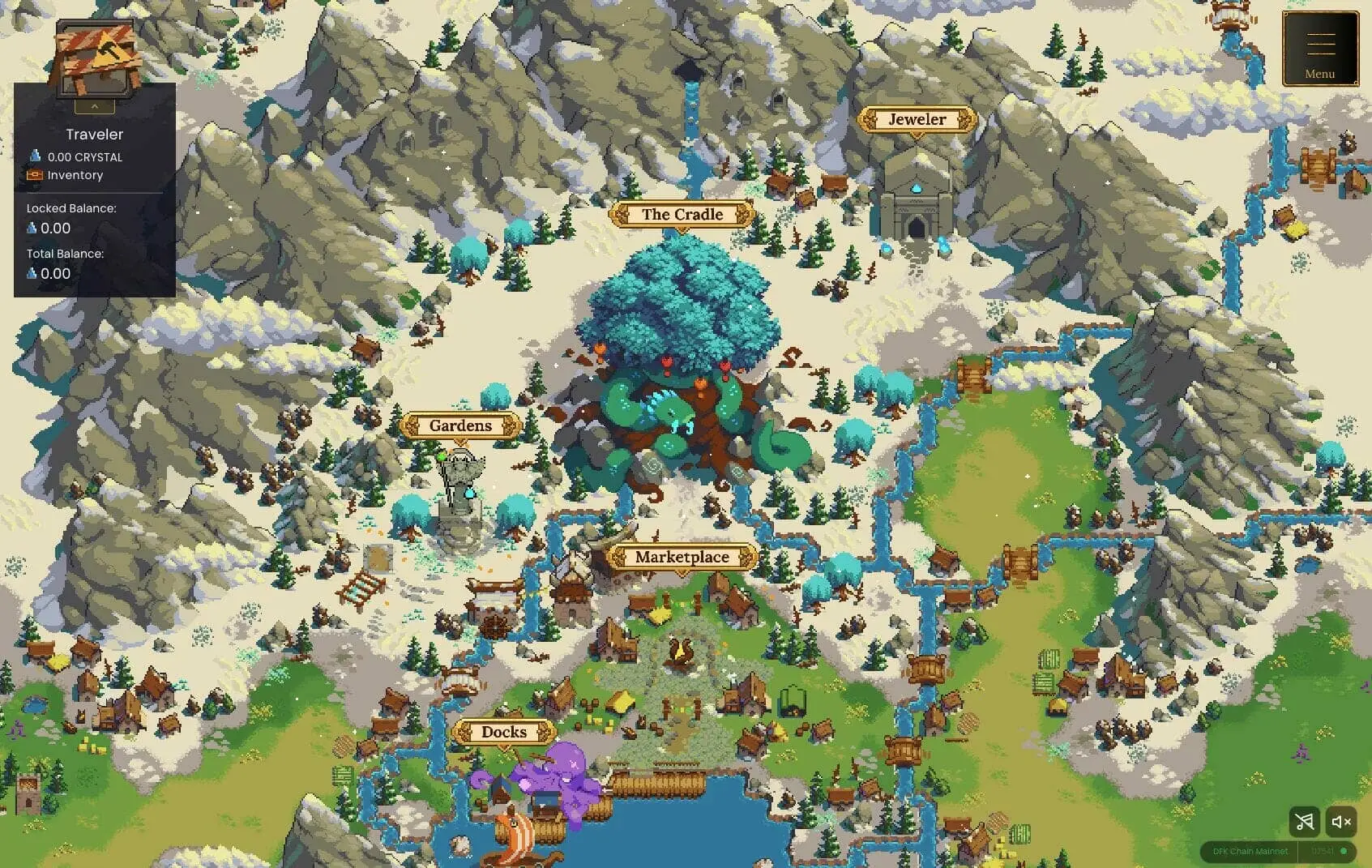The image size is (1372, 868).
Task: Collapse the Traveler panel with the chevron
Action: [94, 106]
